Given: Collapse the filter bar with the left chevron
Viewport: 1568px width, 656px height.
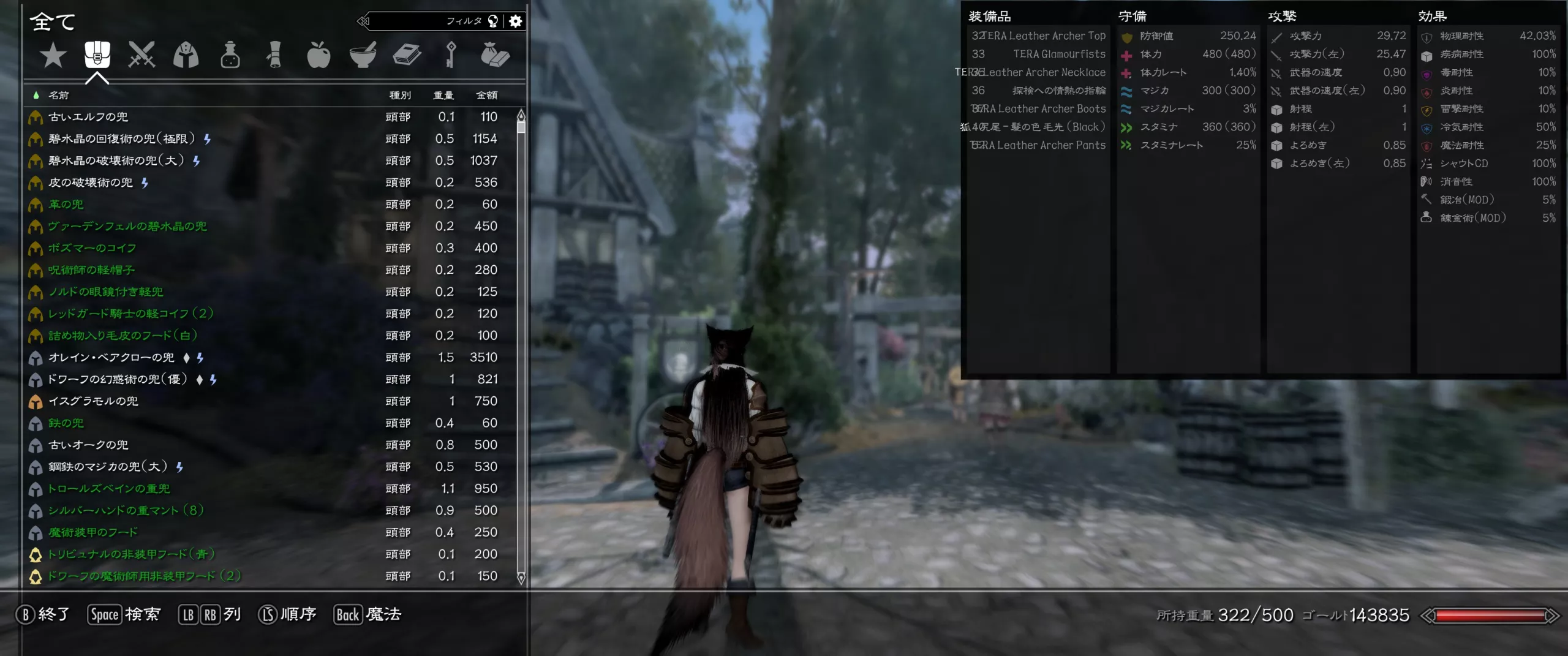Looking at the screenshot, I should [366, 21].
